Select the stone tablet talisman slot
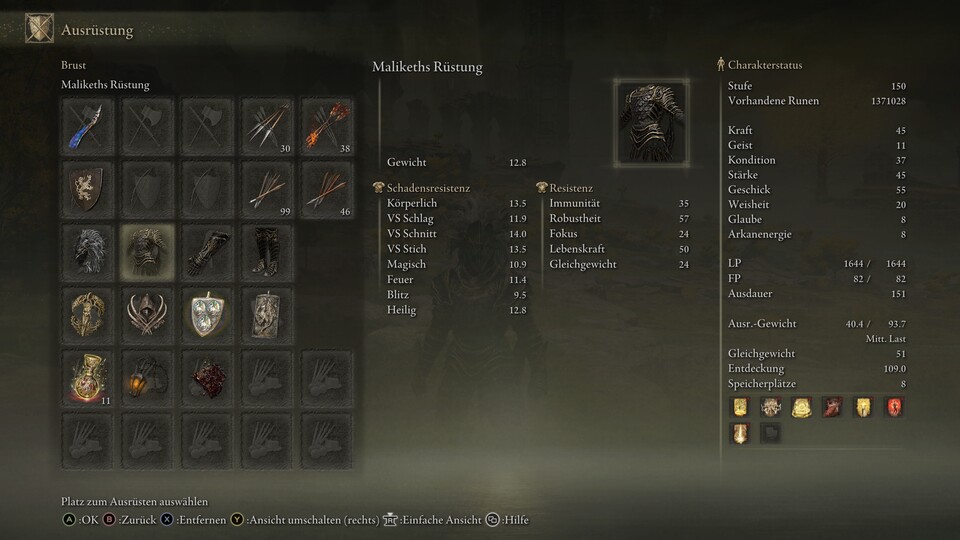Image resolution: width=960 pixels, height=540 pixels. [x=267, y=314]
